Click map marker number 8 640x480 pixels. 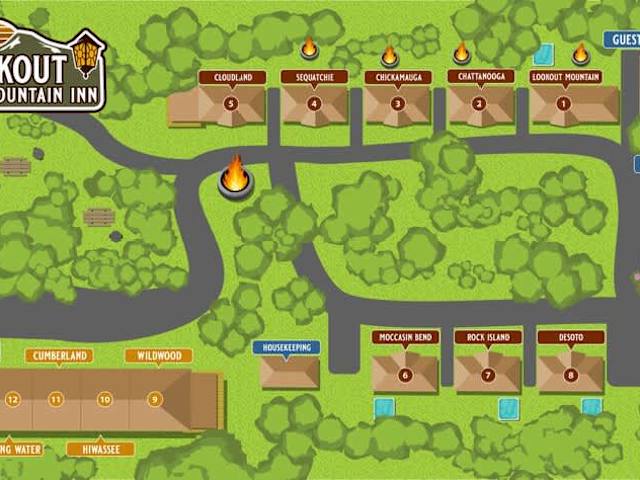[571, 375]
